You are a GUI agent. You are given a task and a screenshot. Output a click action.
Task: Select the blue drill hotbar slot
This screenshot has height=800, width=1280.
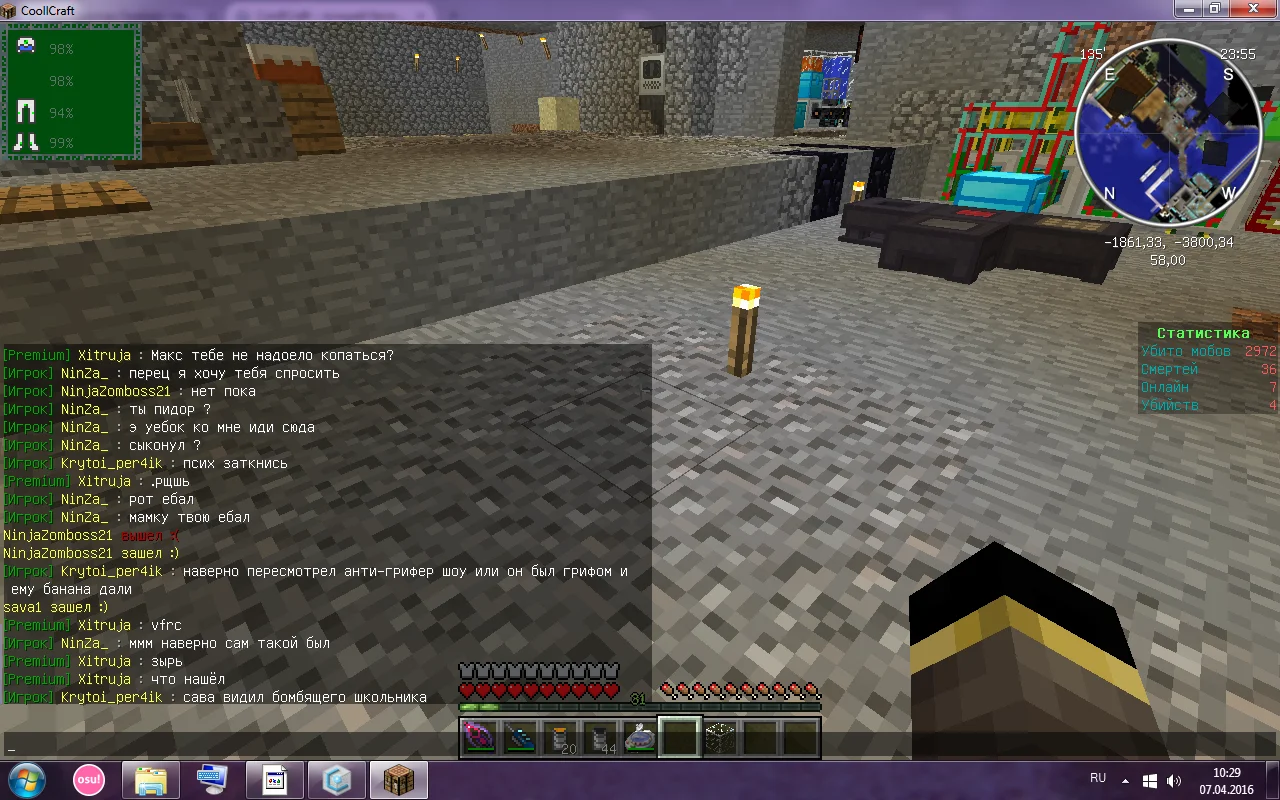coord(519,738)
